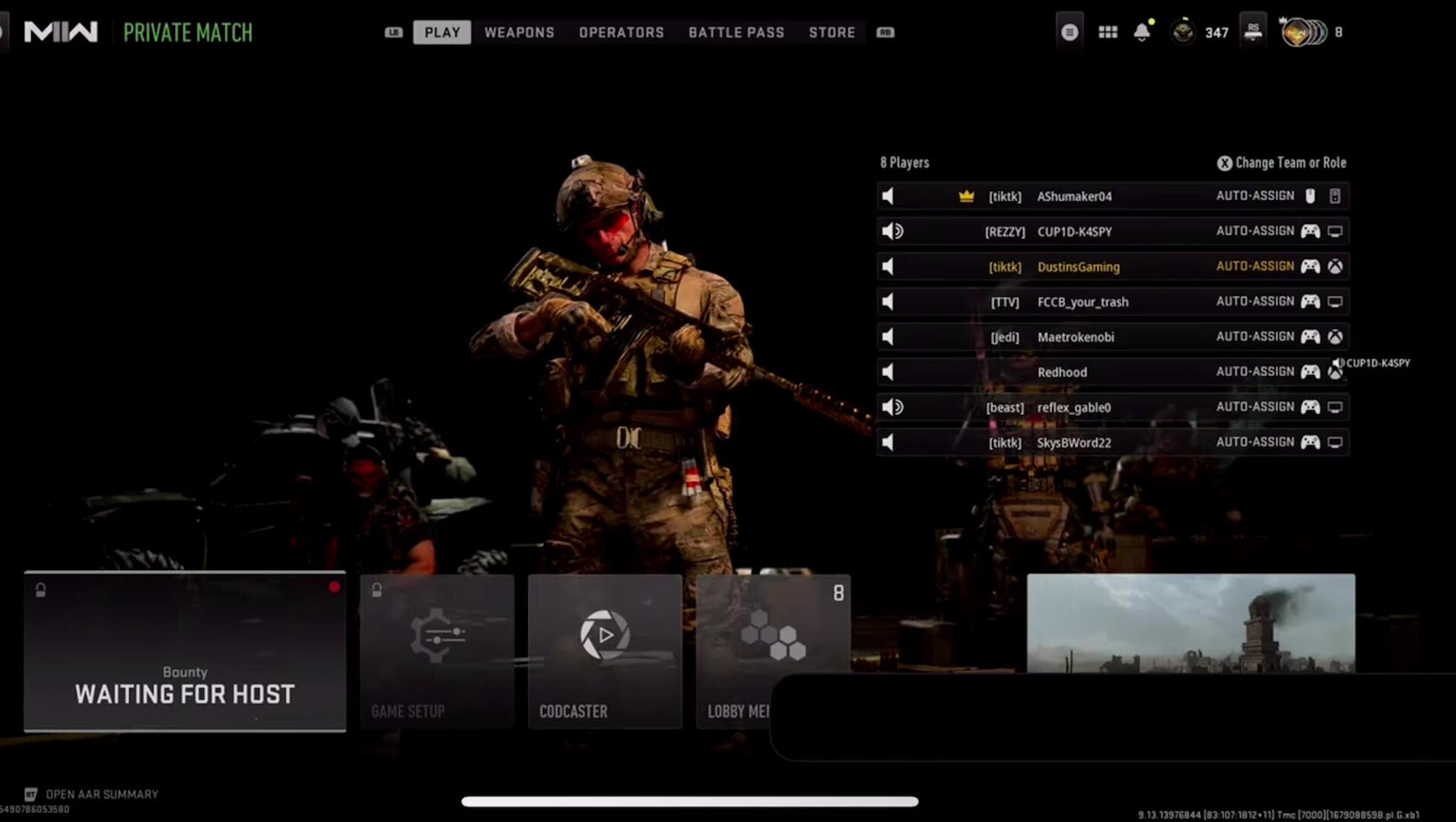
Task: Choose the DustinsGaming player row
Action: click(1078, 267)
